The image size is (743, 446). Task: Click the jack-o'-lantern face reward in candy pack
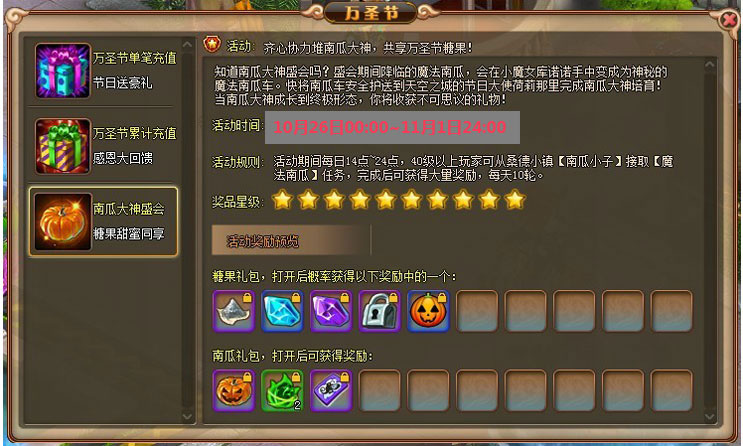(x=428, y=311)
